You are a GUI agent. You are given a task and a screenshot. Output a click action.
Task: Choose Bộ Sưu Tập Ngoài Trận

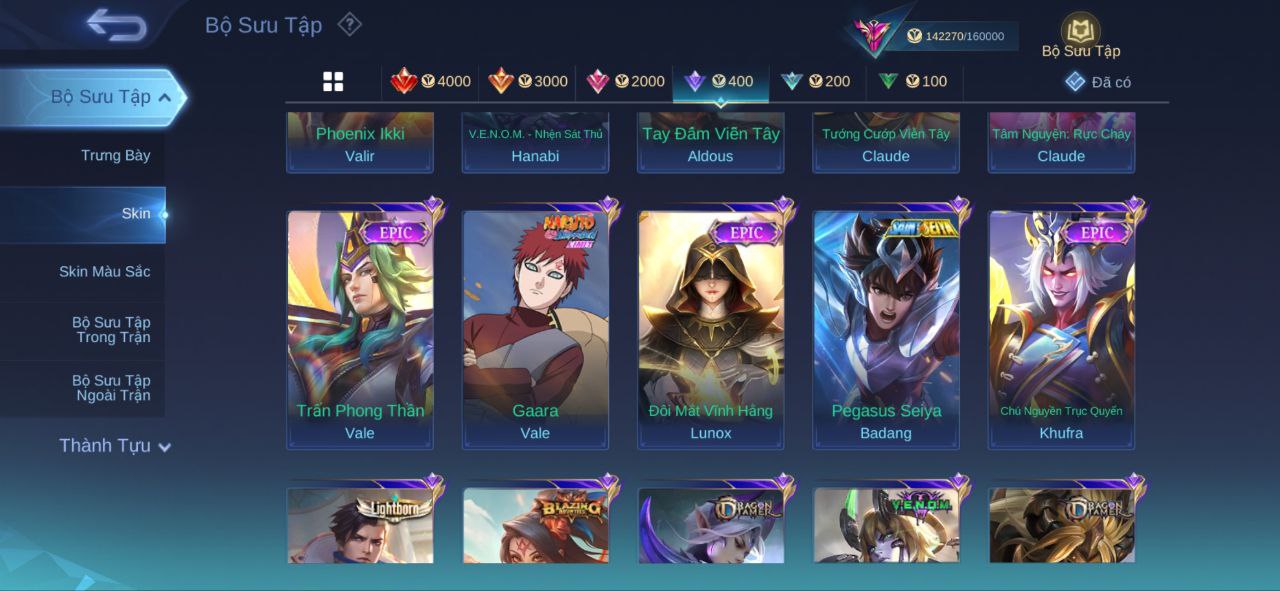(111, 388)
